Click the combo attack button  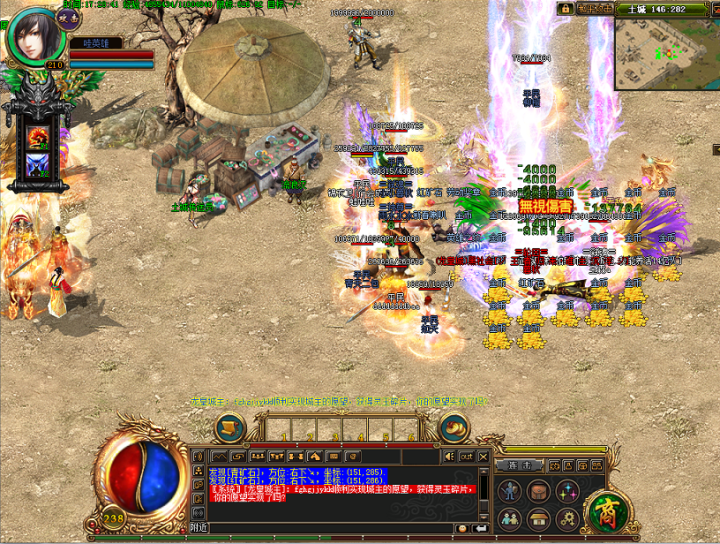click(x=524, y=465)
